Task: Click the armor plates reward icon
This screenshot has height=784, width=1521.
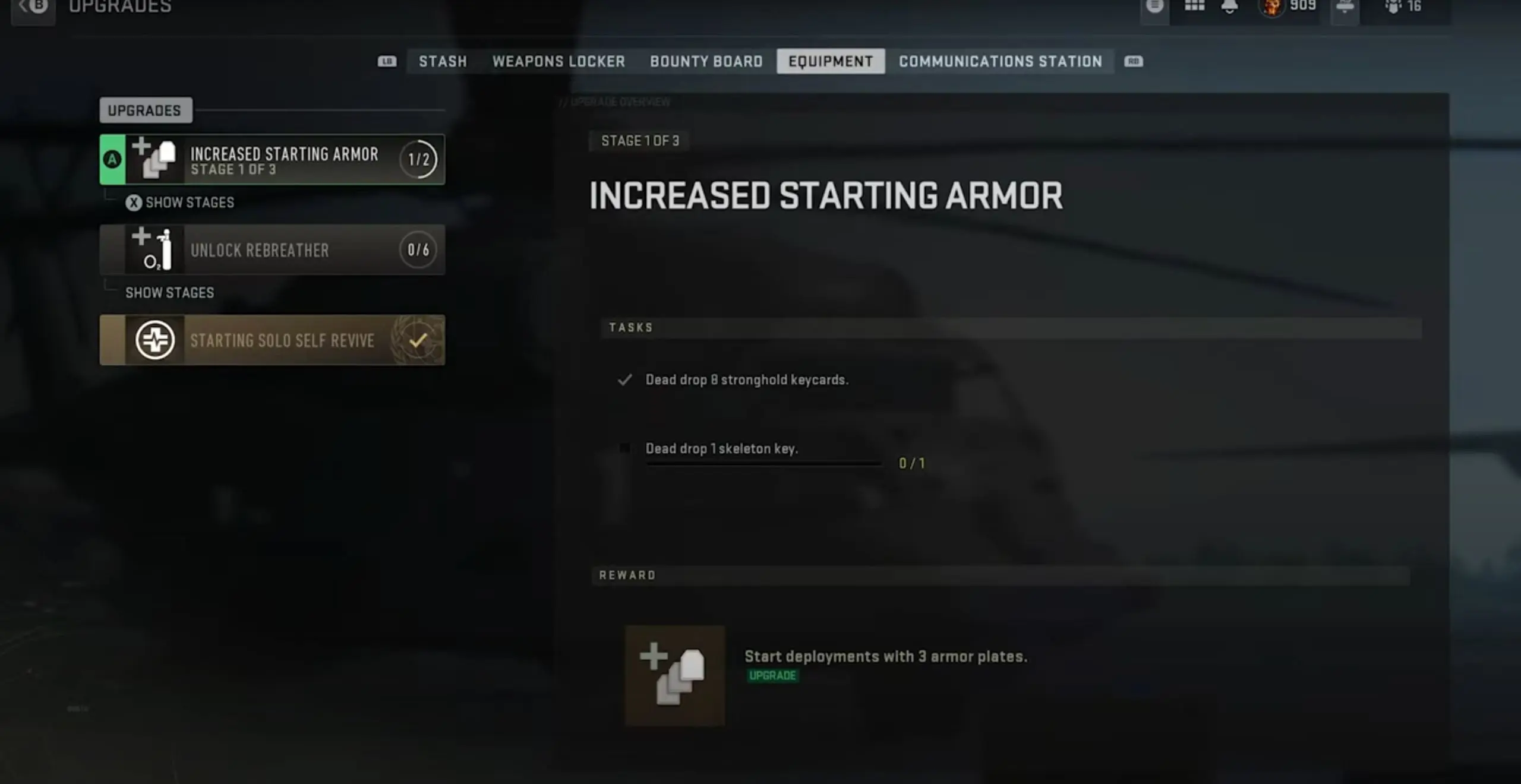Action: coord(674,676)
